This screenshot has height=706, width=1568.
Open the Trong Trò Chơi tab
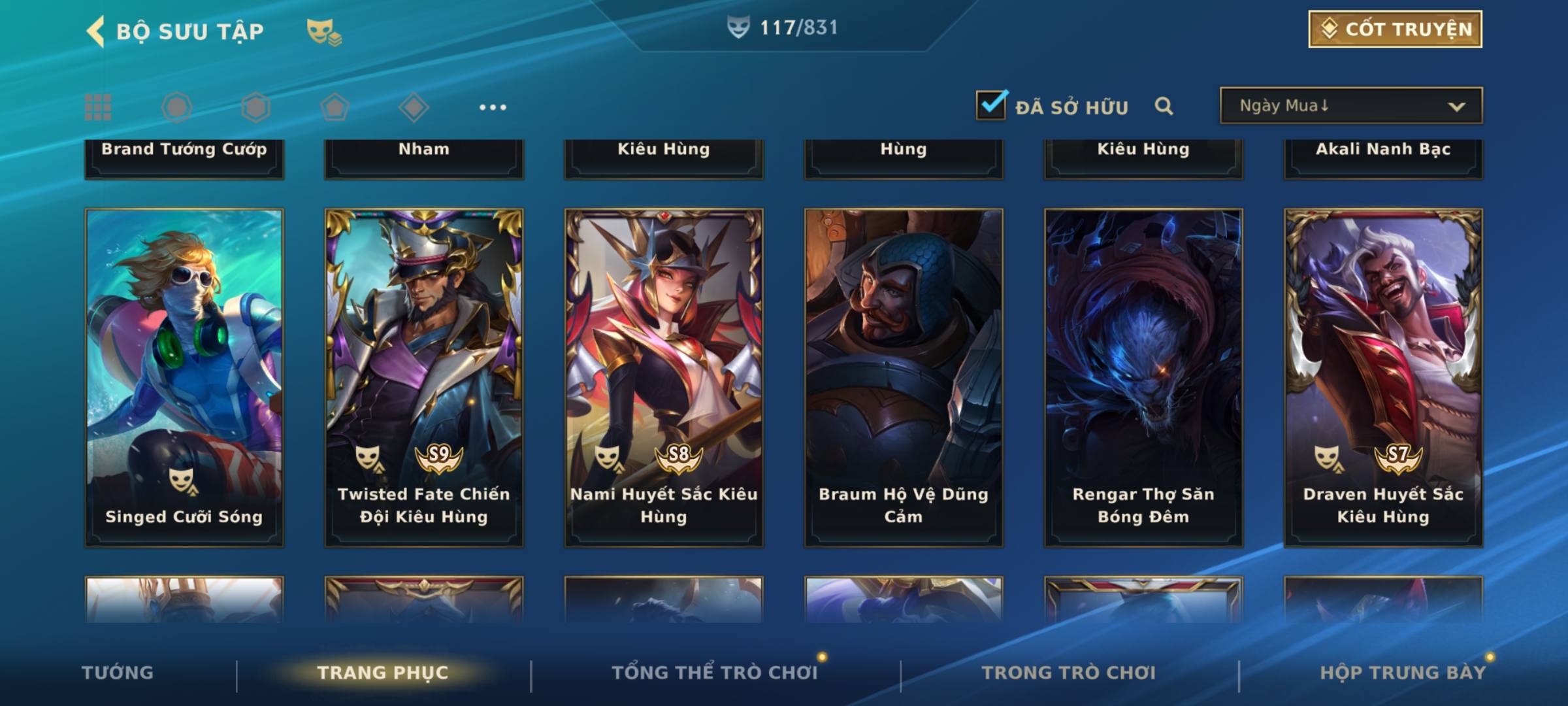[1069, 673]
